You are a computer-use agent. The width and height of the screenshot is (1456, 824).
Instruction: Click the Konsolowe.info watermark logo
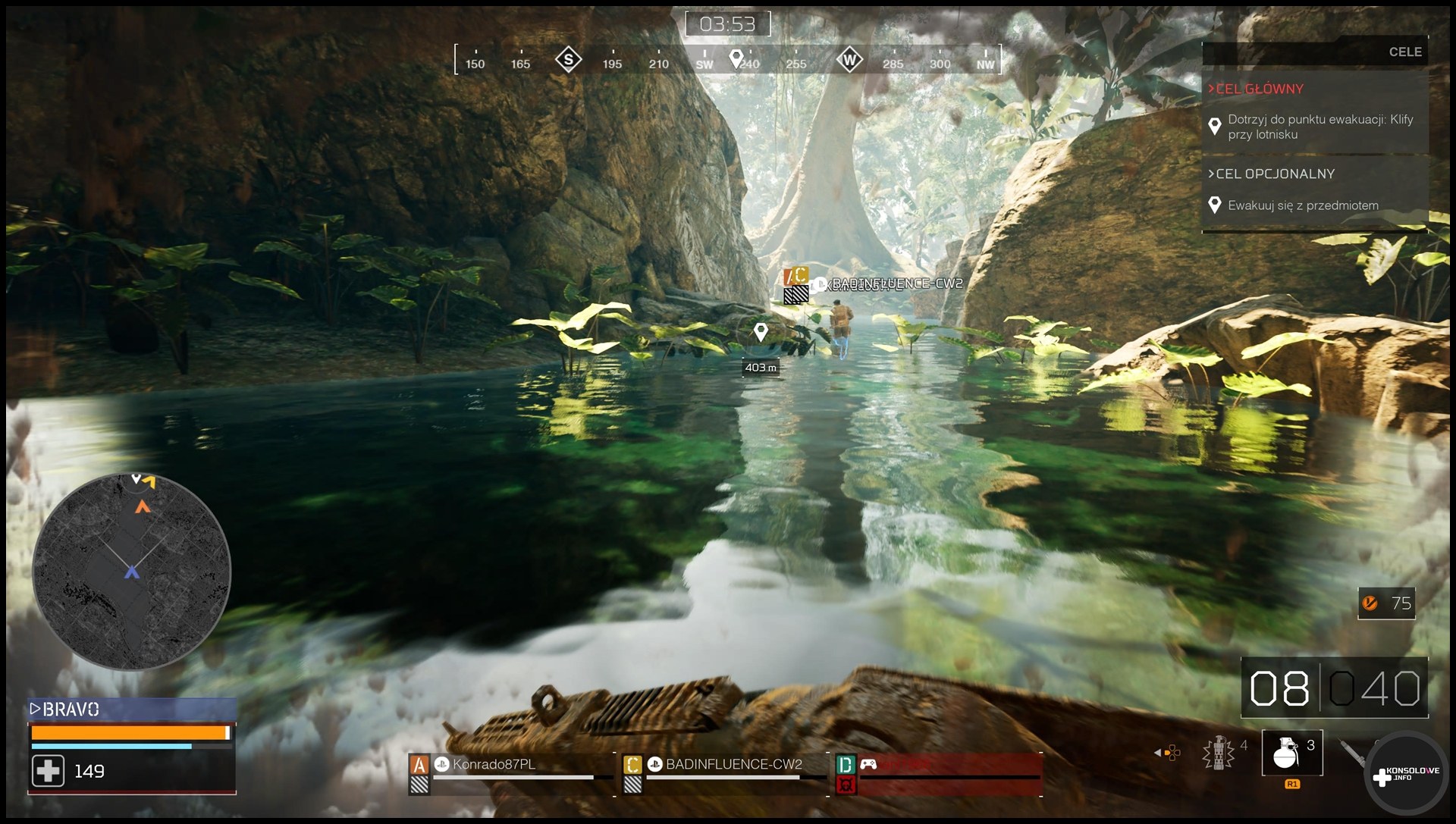[1406, 774]
